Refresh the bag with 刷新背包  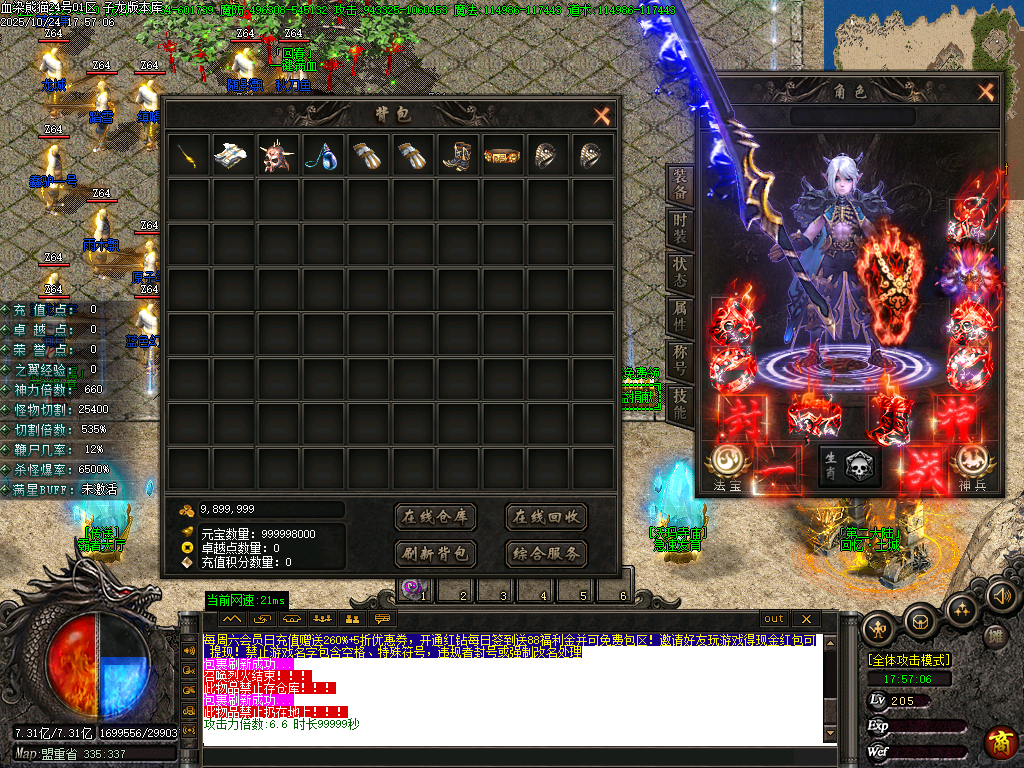tap(435, 553)
